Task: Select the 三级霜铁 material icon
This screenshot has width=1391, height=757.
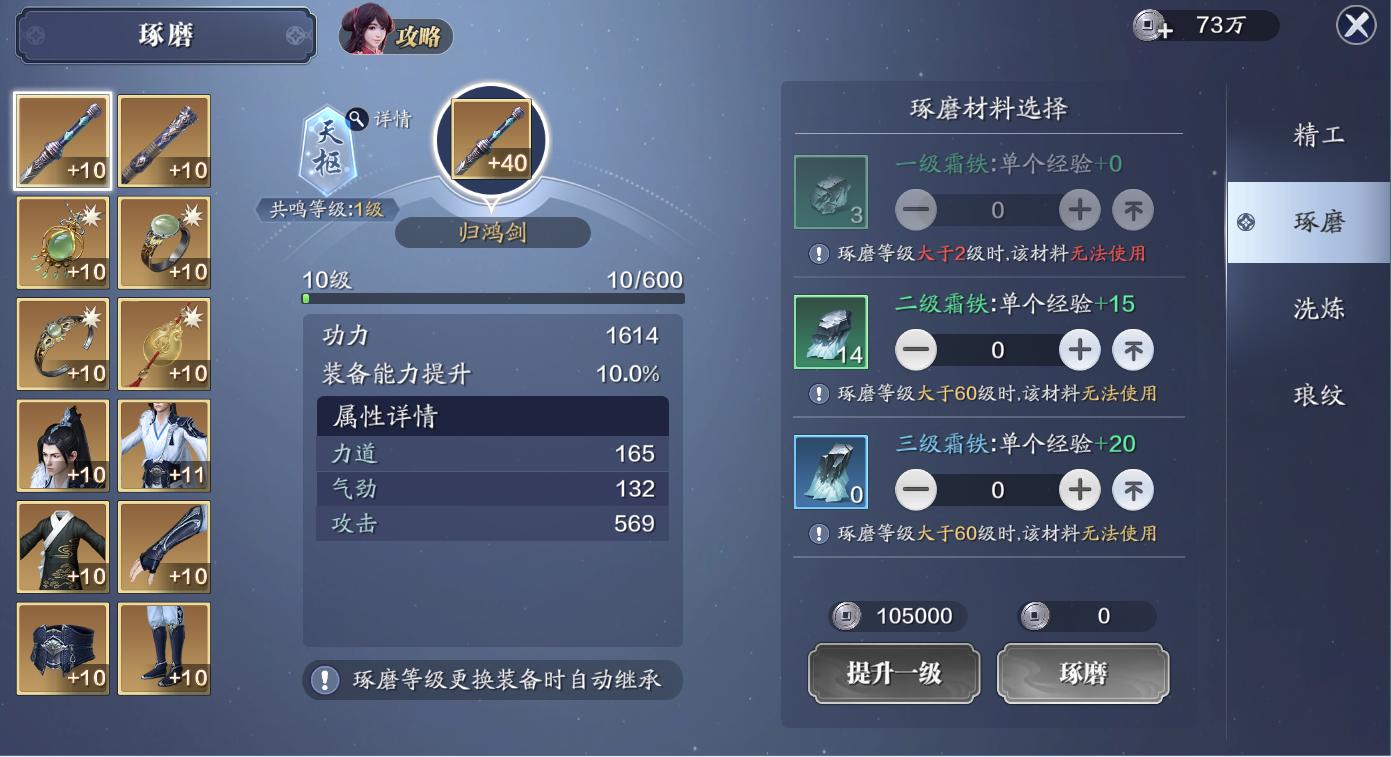Action: 831,472
